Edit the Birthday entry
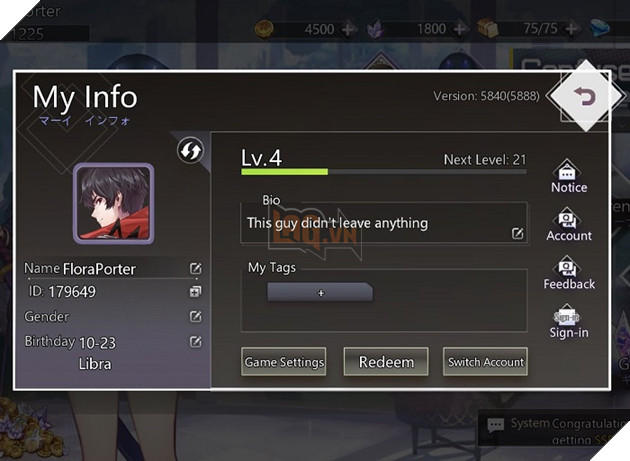Viewport: 630px width, 461px height. [x=196, y=341]
